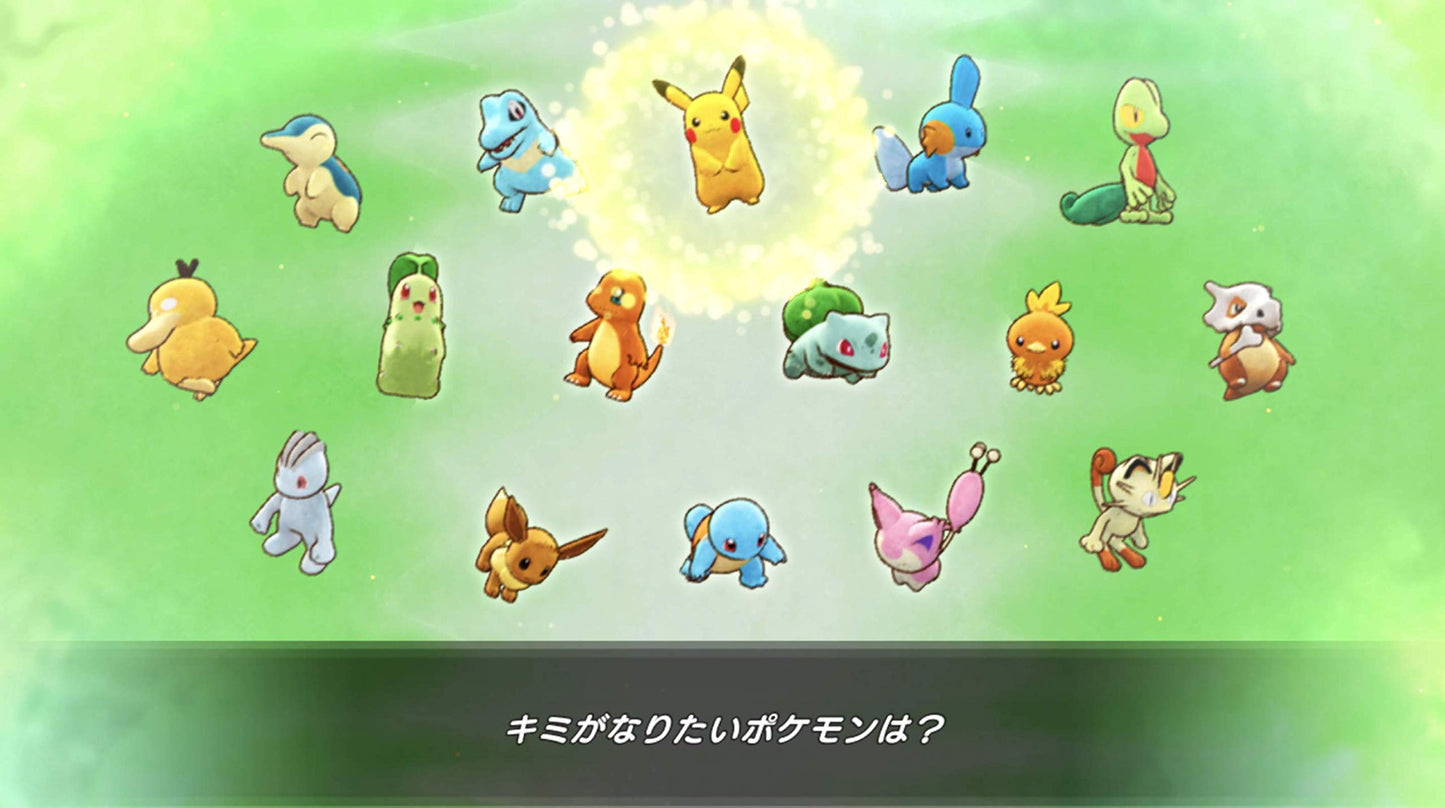
Task: Click the Japanese question prompt text
Action: click(722, 730)
